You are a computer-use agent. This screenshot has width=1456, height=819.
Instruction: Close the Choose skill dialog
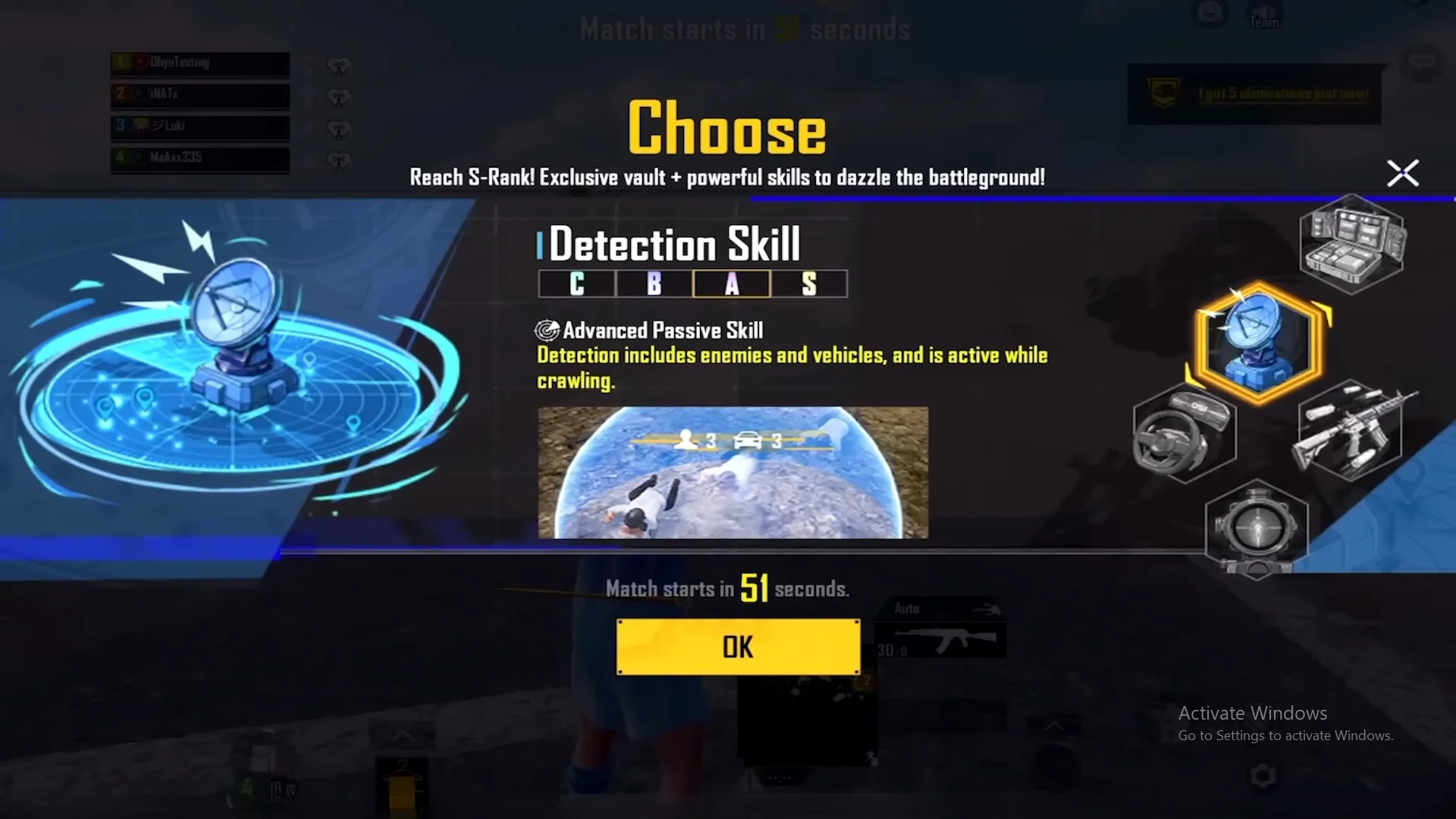click(x=1402, y=173)
